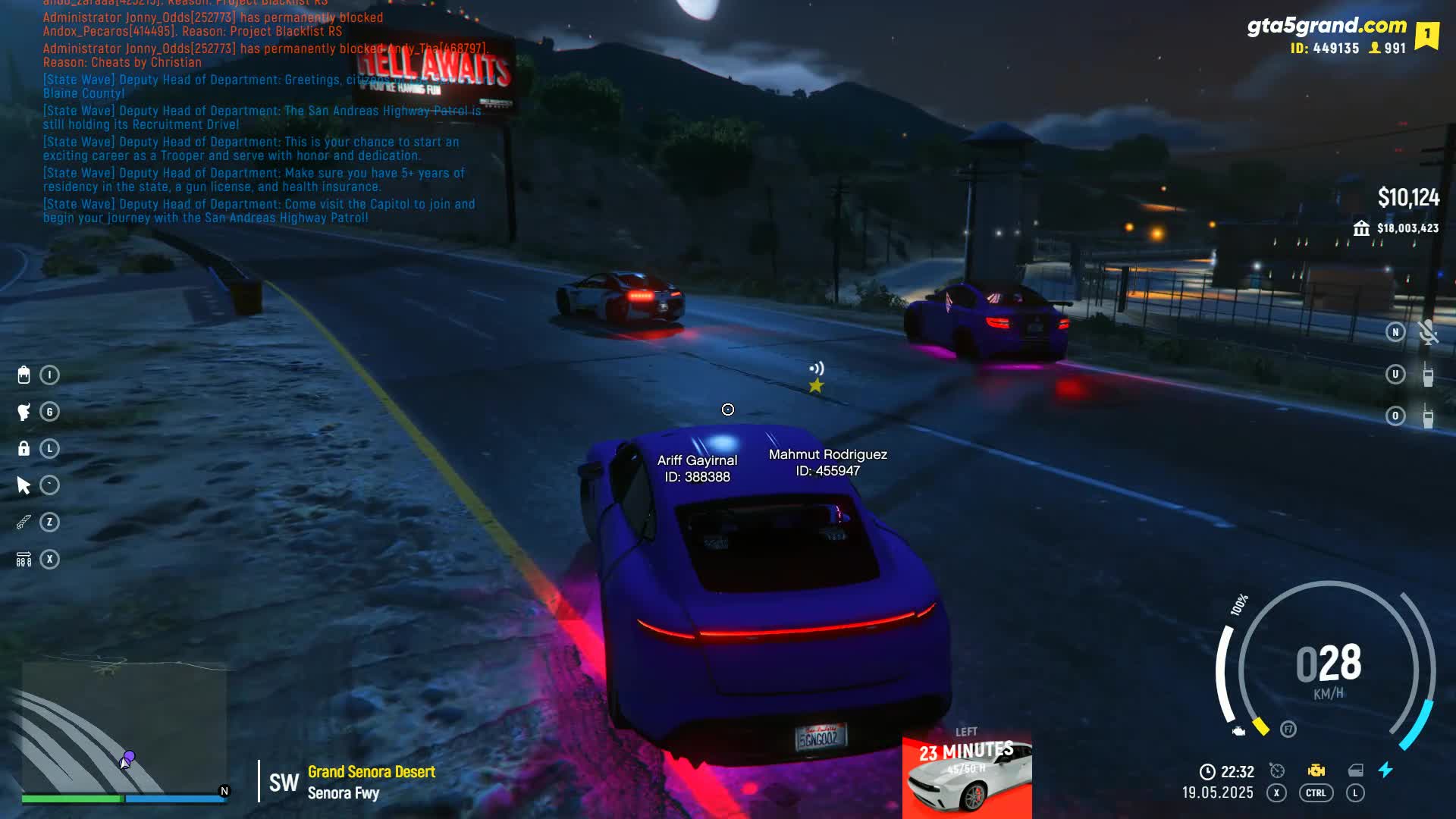This screenshot has height=819, width=1456.
Task: Select the head silhouette icon
Action: point(24,412)
